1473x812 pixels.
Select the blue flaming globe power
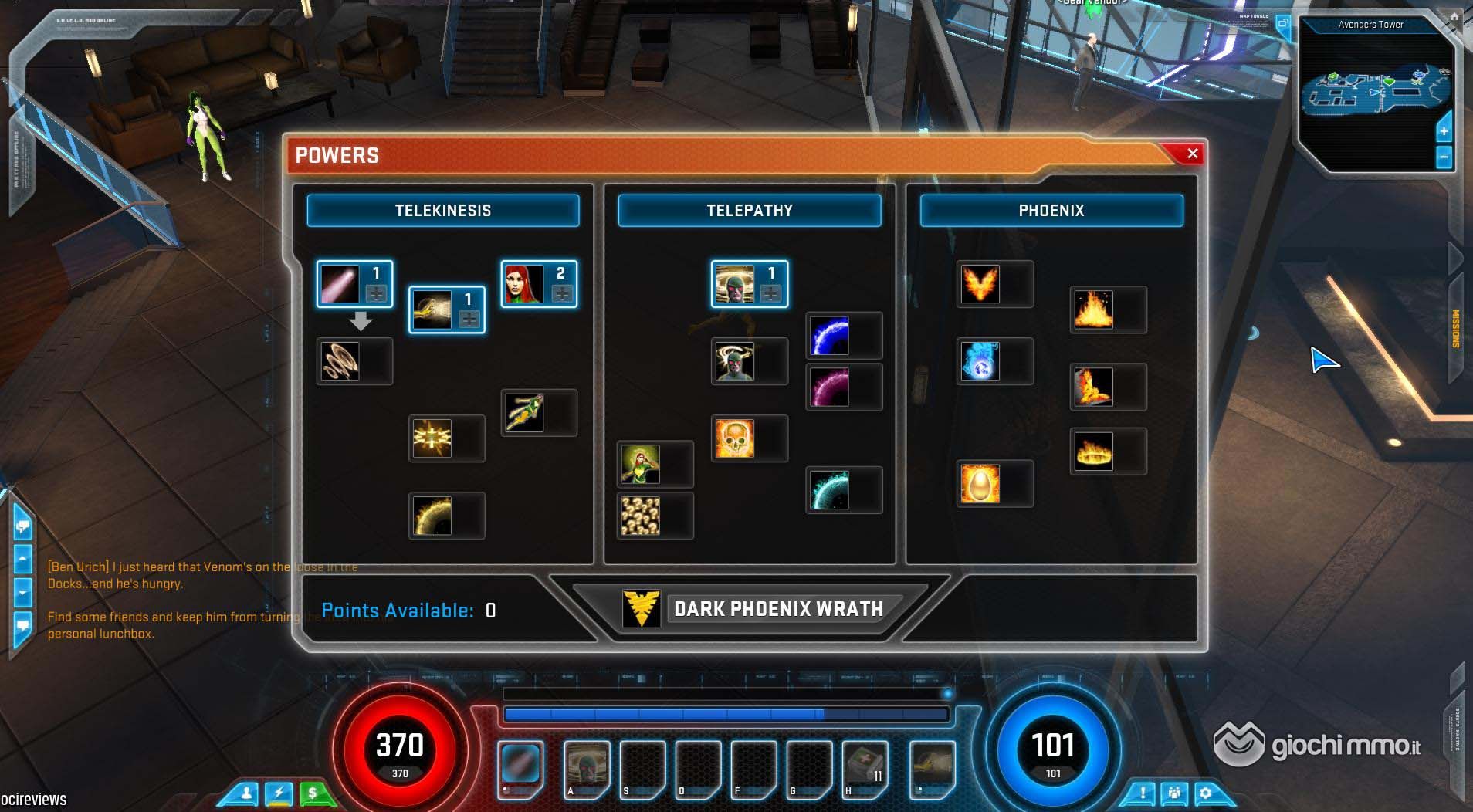click(x=980, y=361)
